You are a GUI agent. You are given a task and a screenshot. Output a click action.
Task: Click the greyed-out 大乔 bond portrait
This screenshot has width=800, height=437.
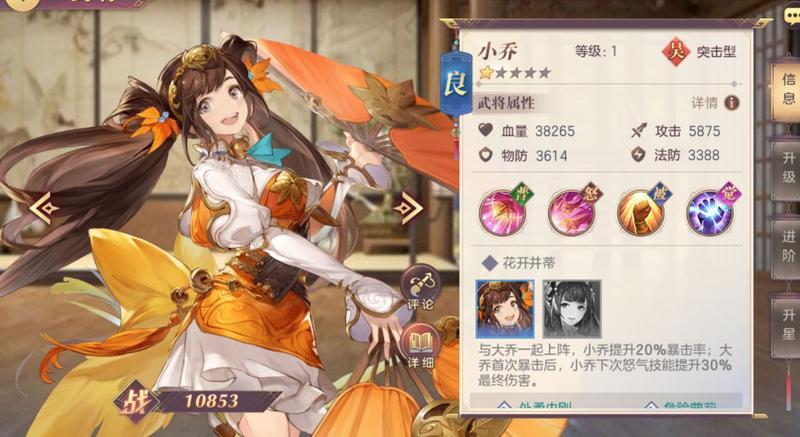(x=572, y=309)
